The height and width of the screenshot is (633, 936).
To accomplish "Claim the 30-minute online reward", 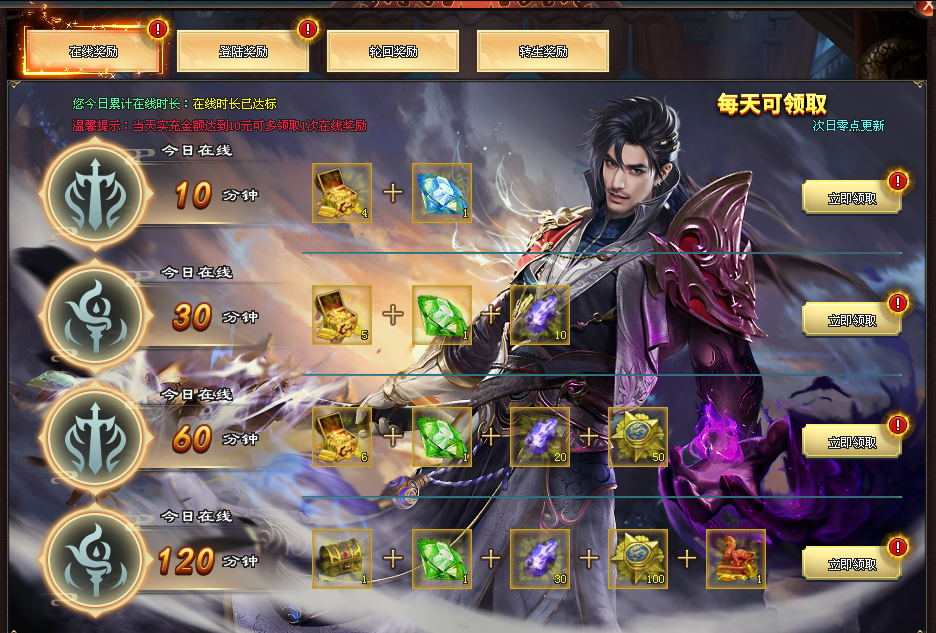I will 851,319.
